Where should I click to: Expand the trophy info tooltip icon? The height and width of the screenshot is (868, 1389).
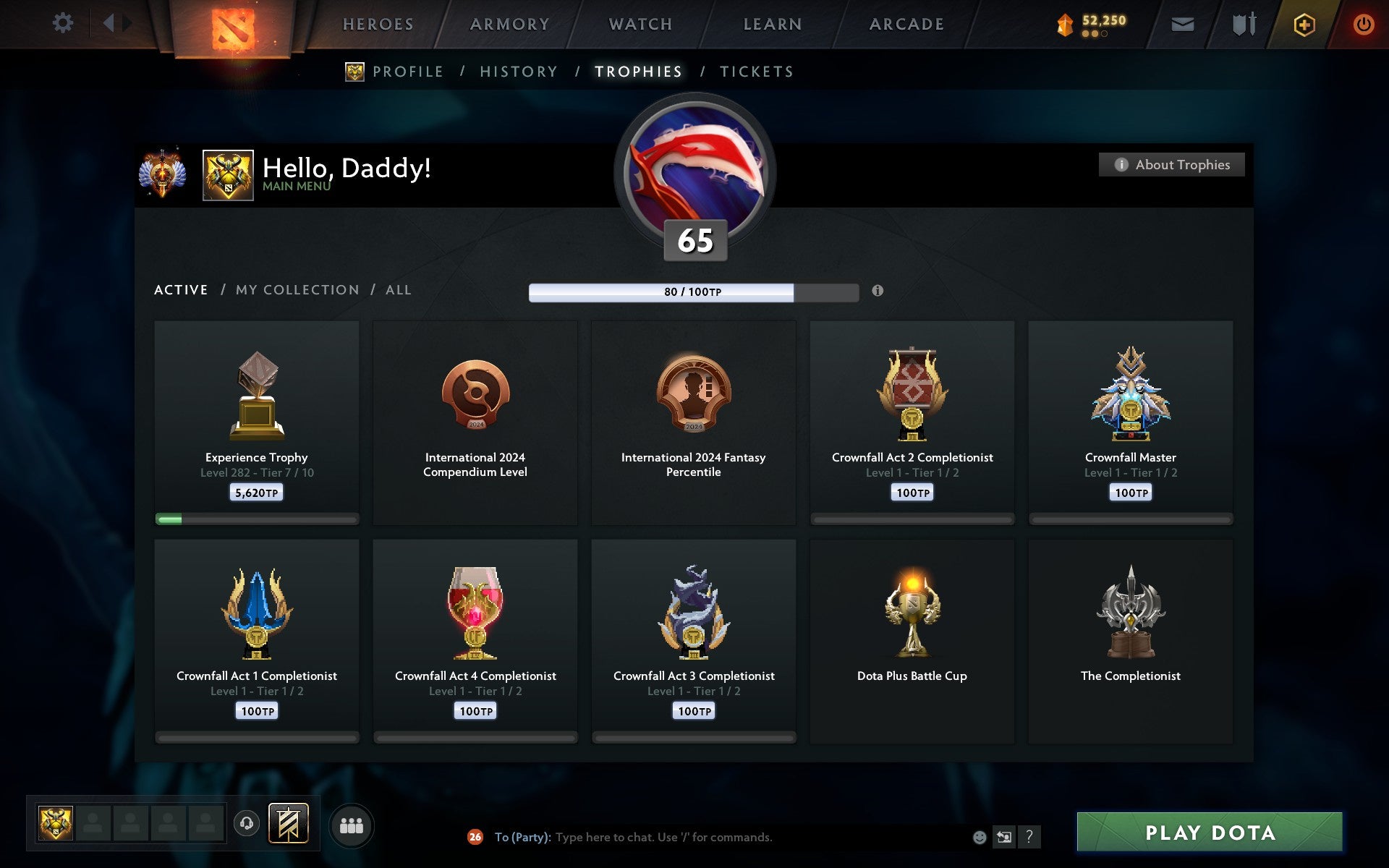[878, 292]
